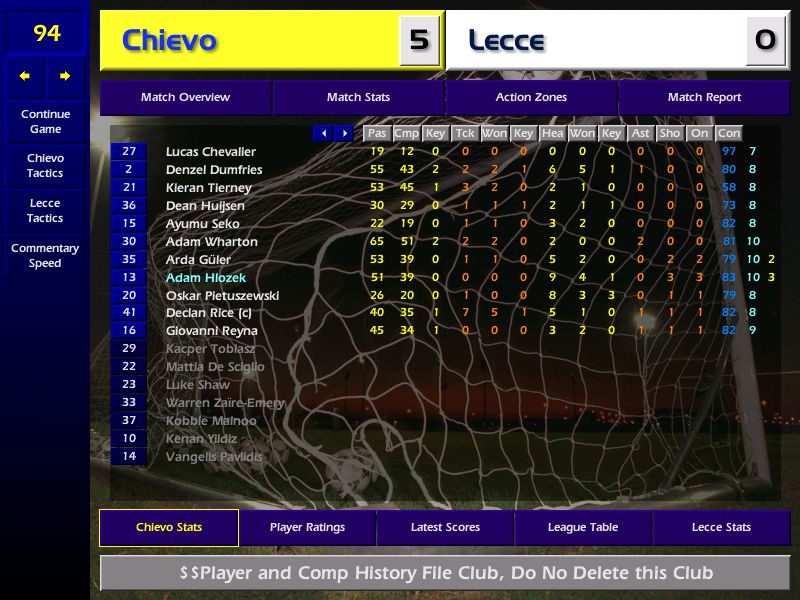800x600 pixels.
Task: Go forward with right yellow arrow
Action: 65,76
